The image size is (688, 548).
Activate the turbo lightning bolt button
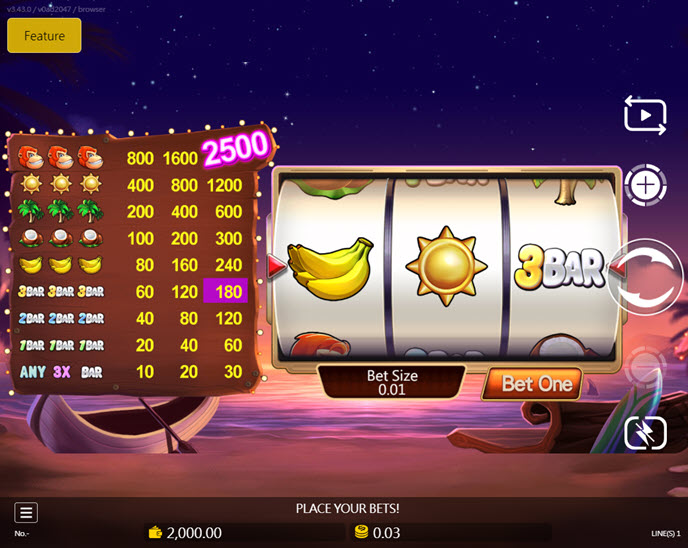point(645,433)
